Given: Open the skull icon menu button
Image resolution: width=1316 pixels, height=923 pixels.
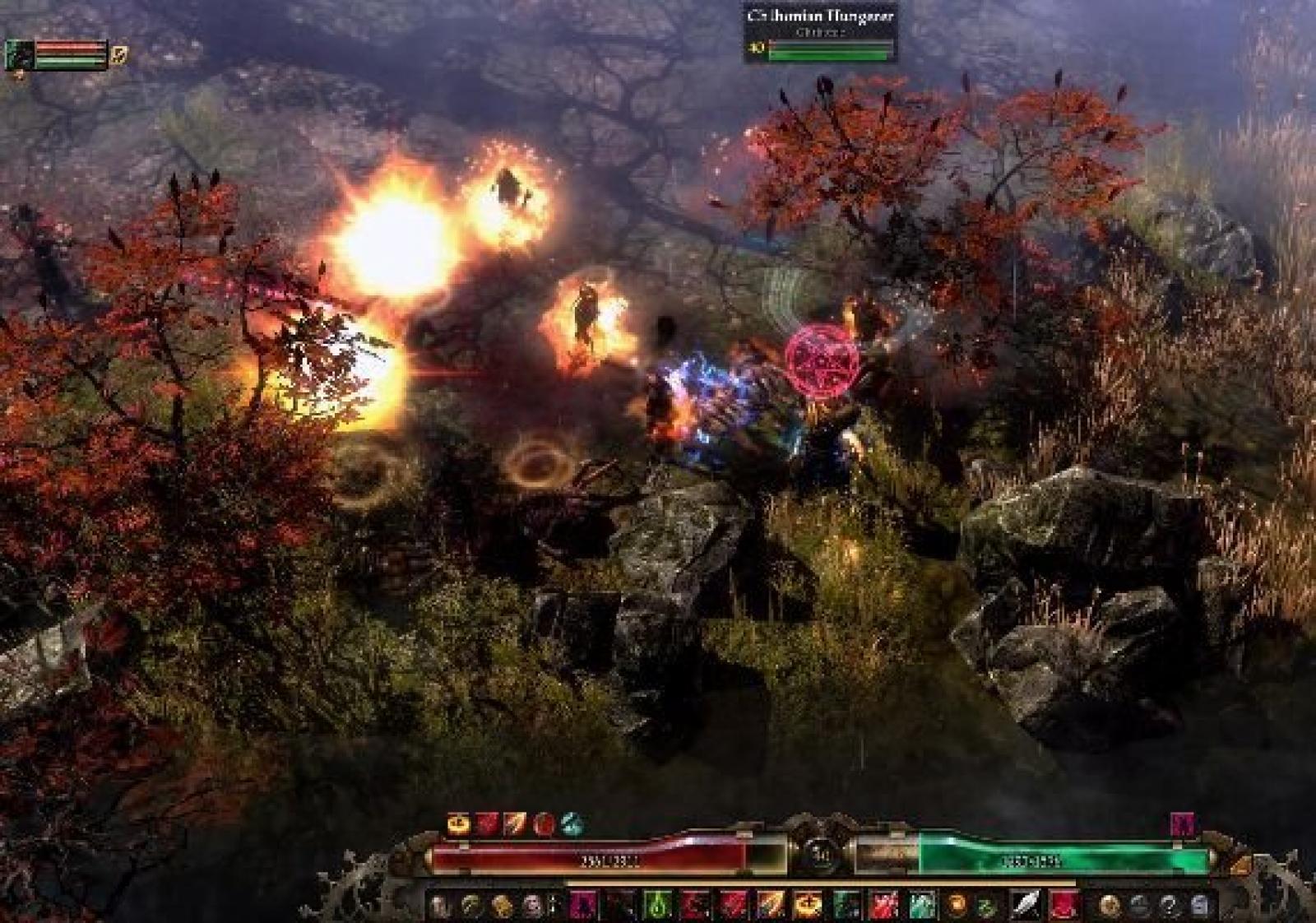Looking at the screenshot, I should (531, 906).
